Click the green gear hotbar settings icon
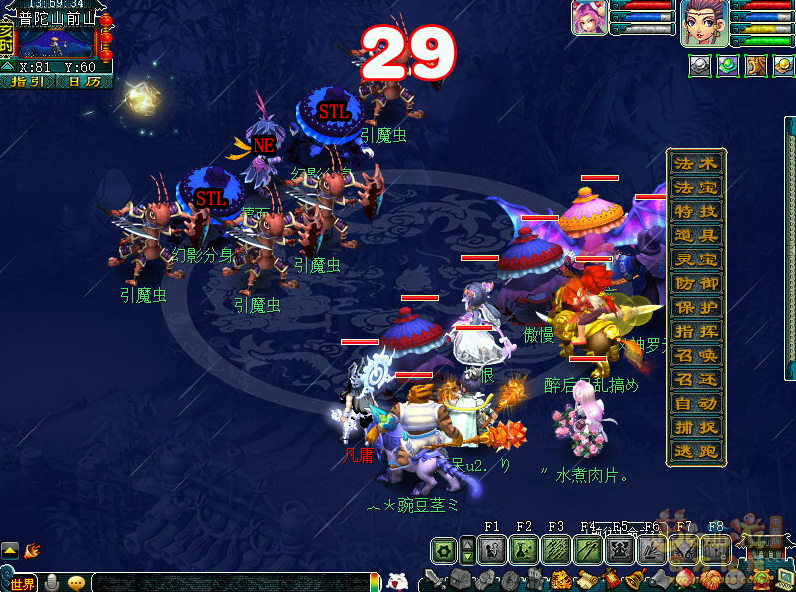796x592 pixels. (x=443, y=549)
